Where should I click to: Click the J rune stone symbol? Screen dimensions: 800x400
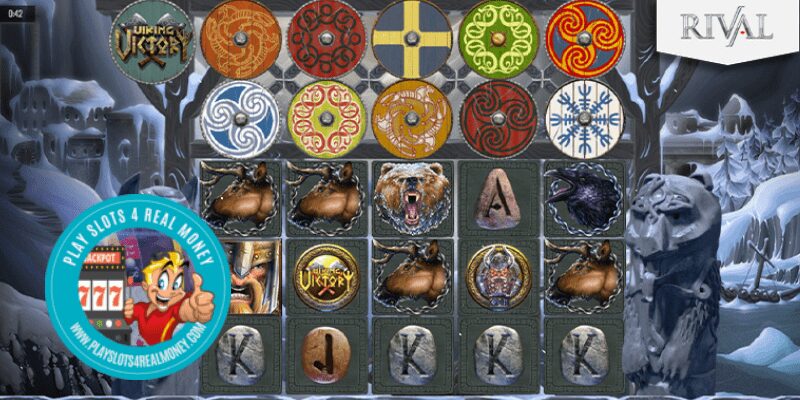[x=326, y=353]
